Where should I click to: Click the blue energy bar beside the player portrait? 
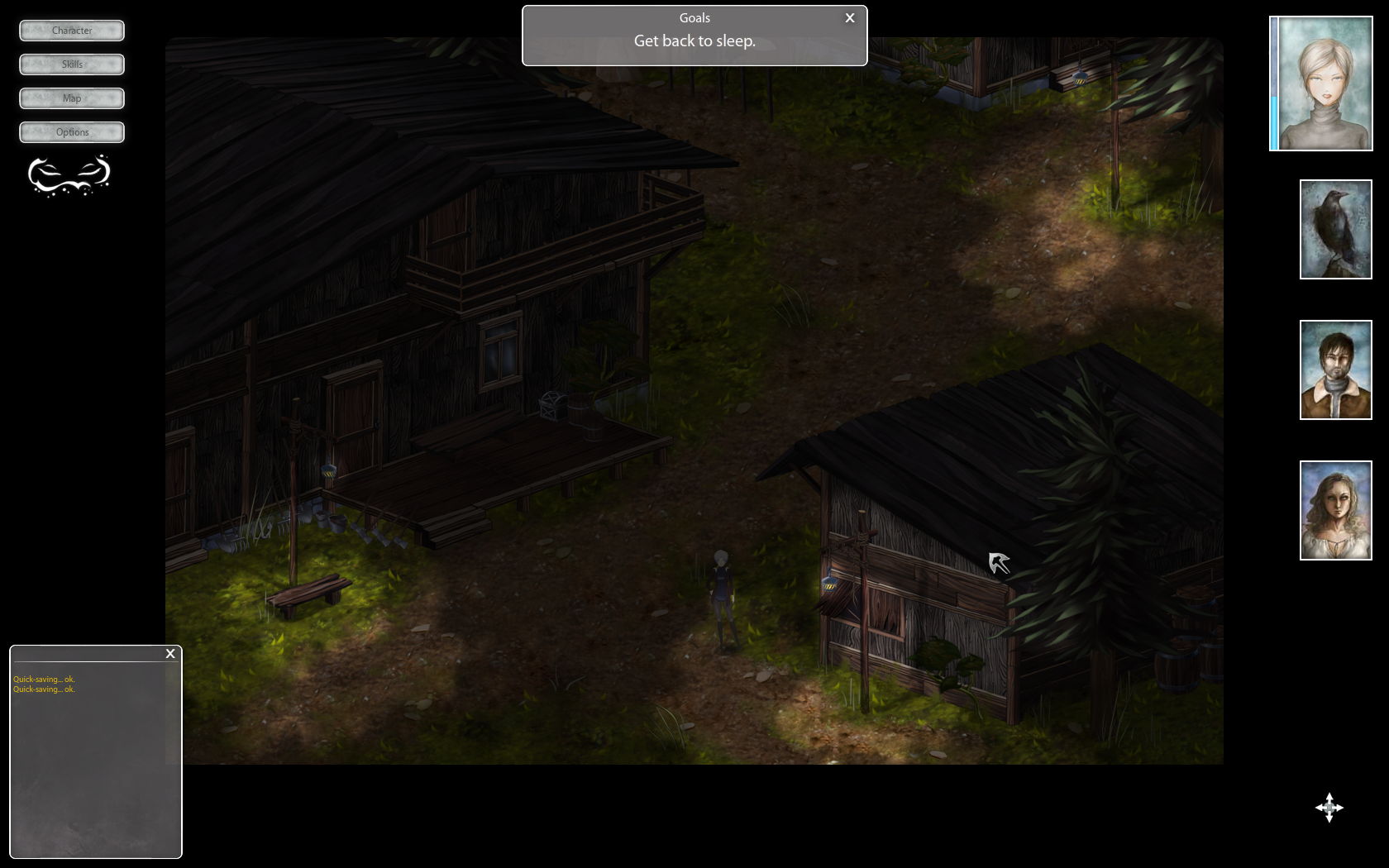[1274, 83]
